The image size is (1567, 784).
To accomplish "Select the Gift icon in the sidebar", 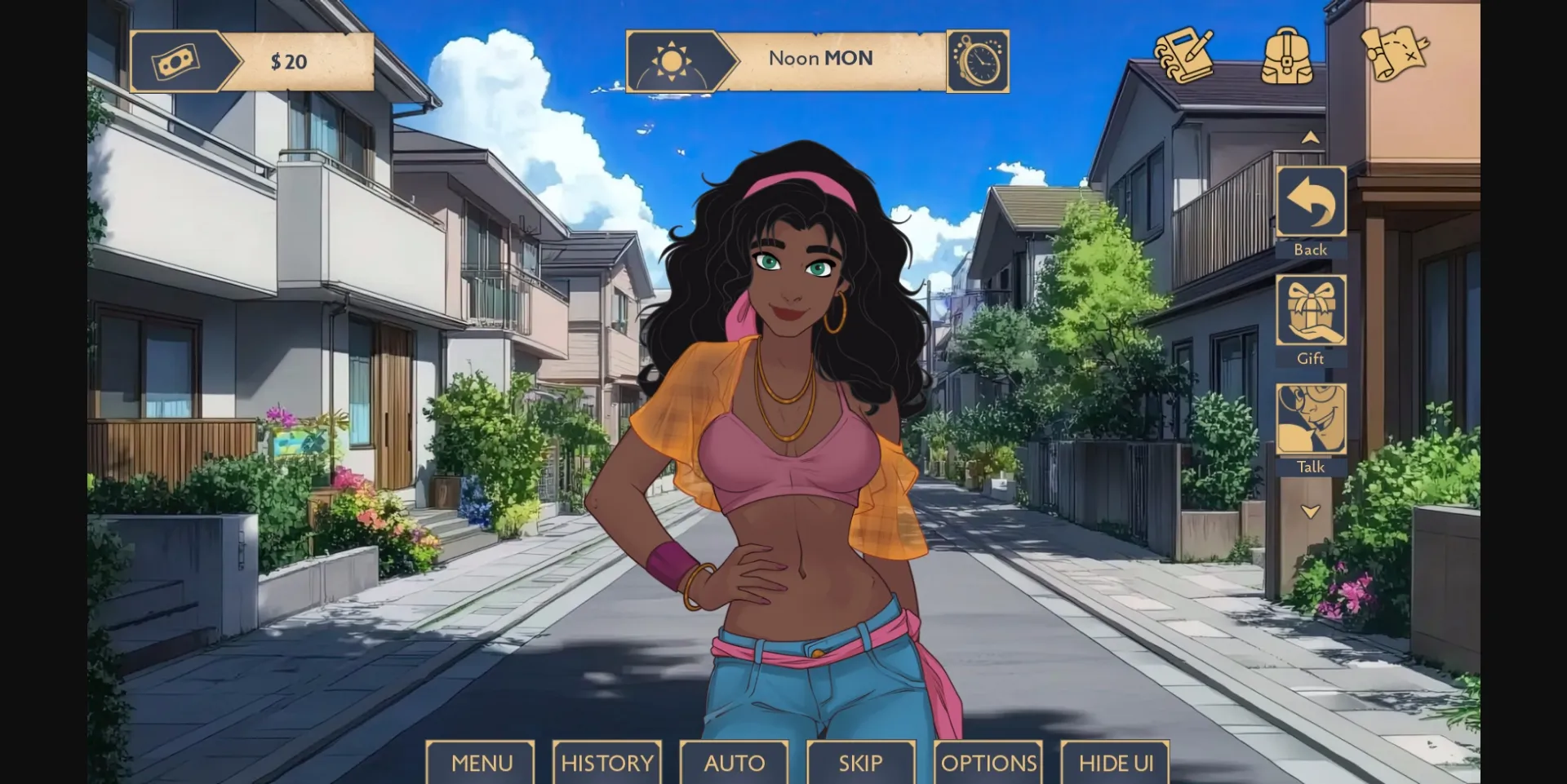I will coord(1311,310).
